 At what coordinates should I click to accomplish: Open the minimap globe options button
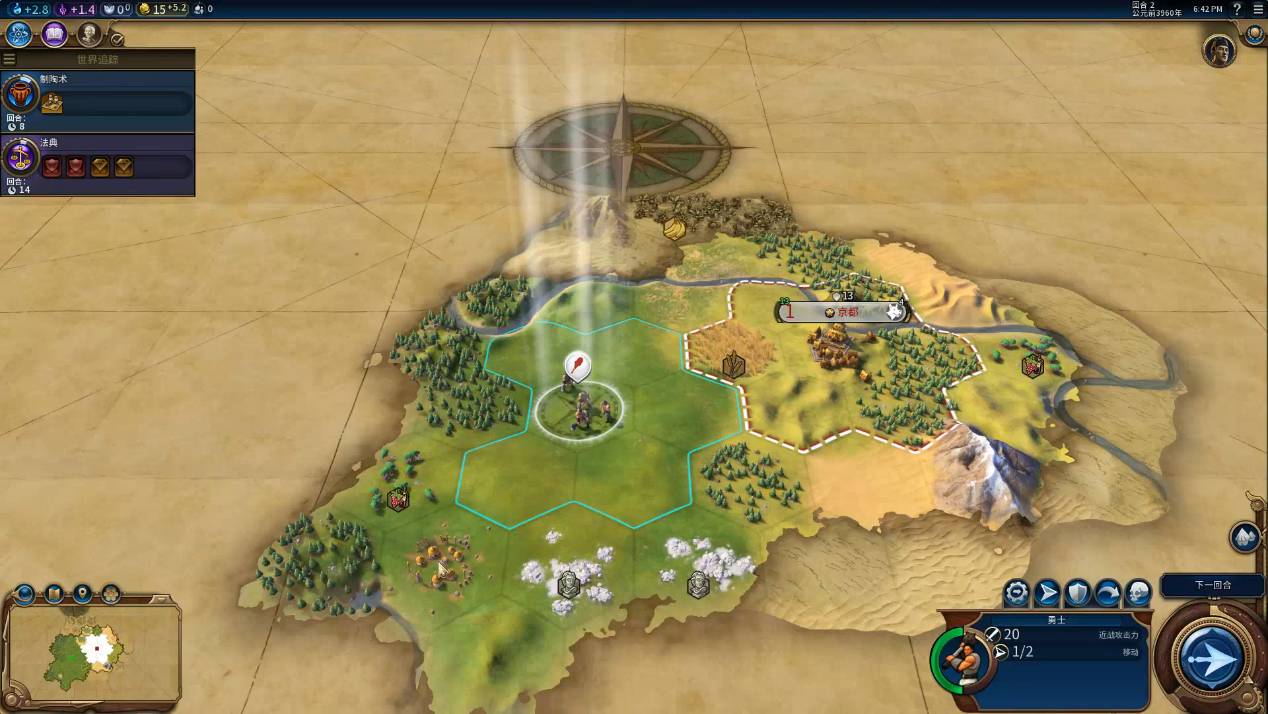pos(24,594)
